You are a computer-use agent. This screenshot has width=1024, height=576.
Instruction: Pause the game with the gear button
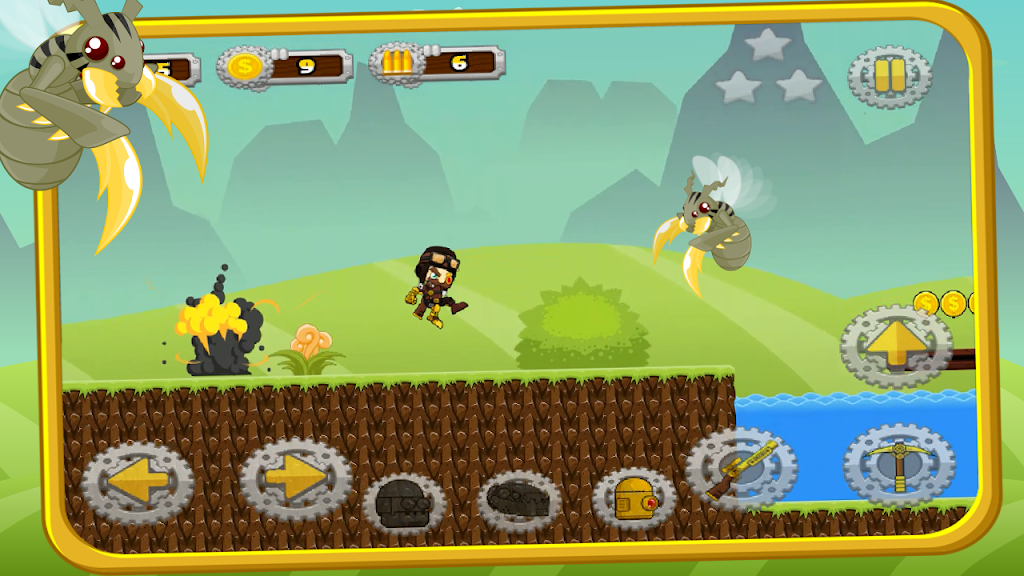(x=889, y=77)
